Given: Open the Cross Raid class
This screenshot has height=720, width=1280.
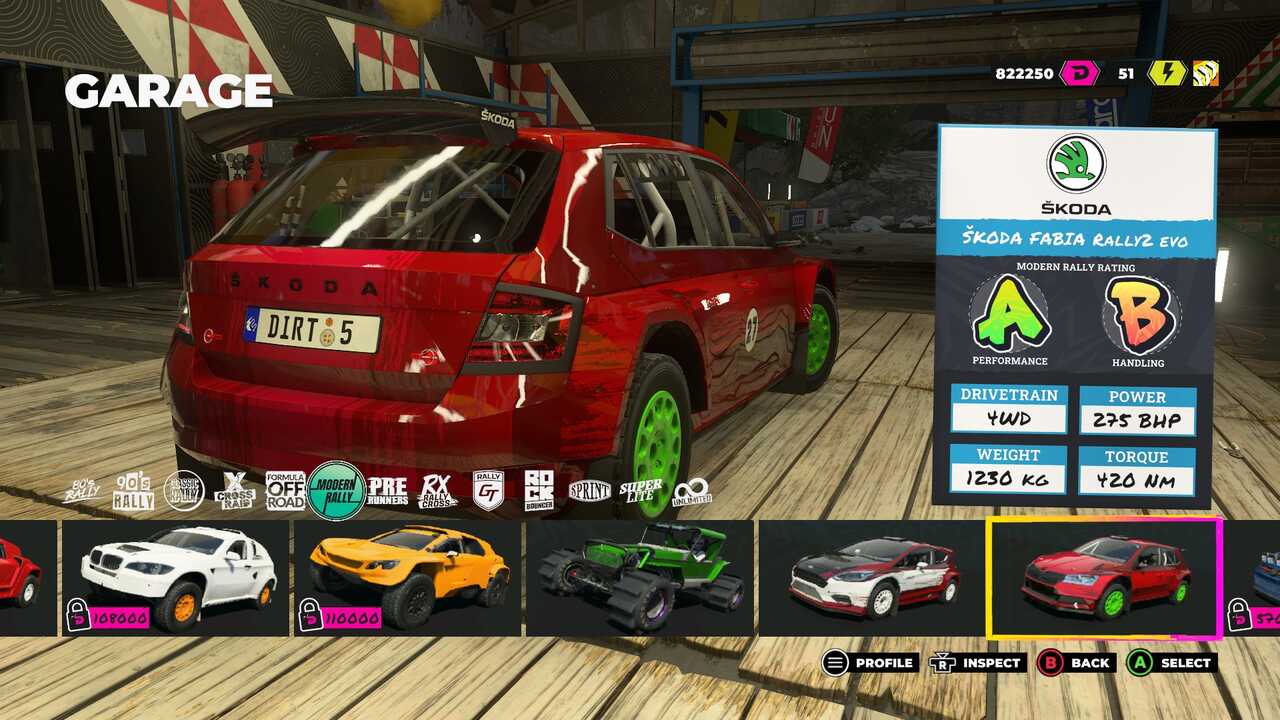Looking at the screenshot, I should pos(235,491).
